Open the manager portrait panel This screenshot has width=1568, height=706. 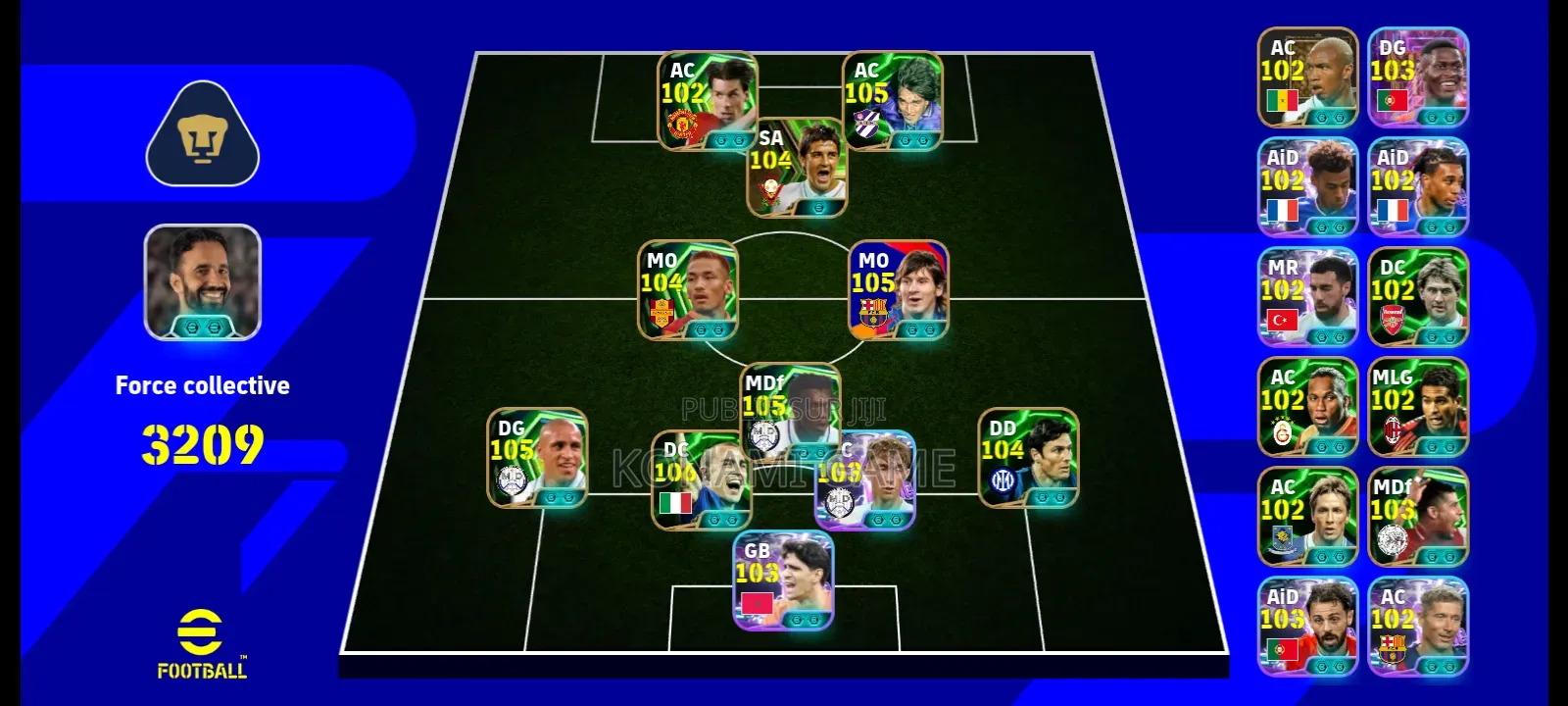(x=200, y=282)
